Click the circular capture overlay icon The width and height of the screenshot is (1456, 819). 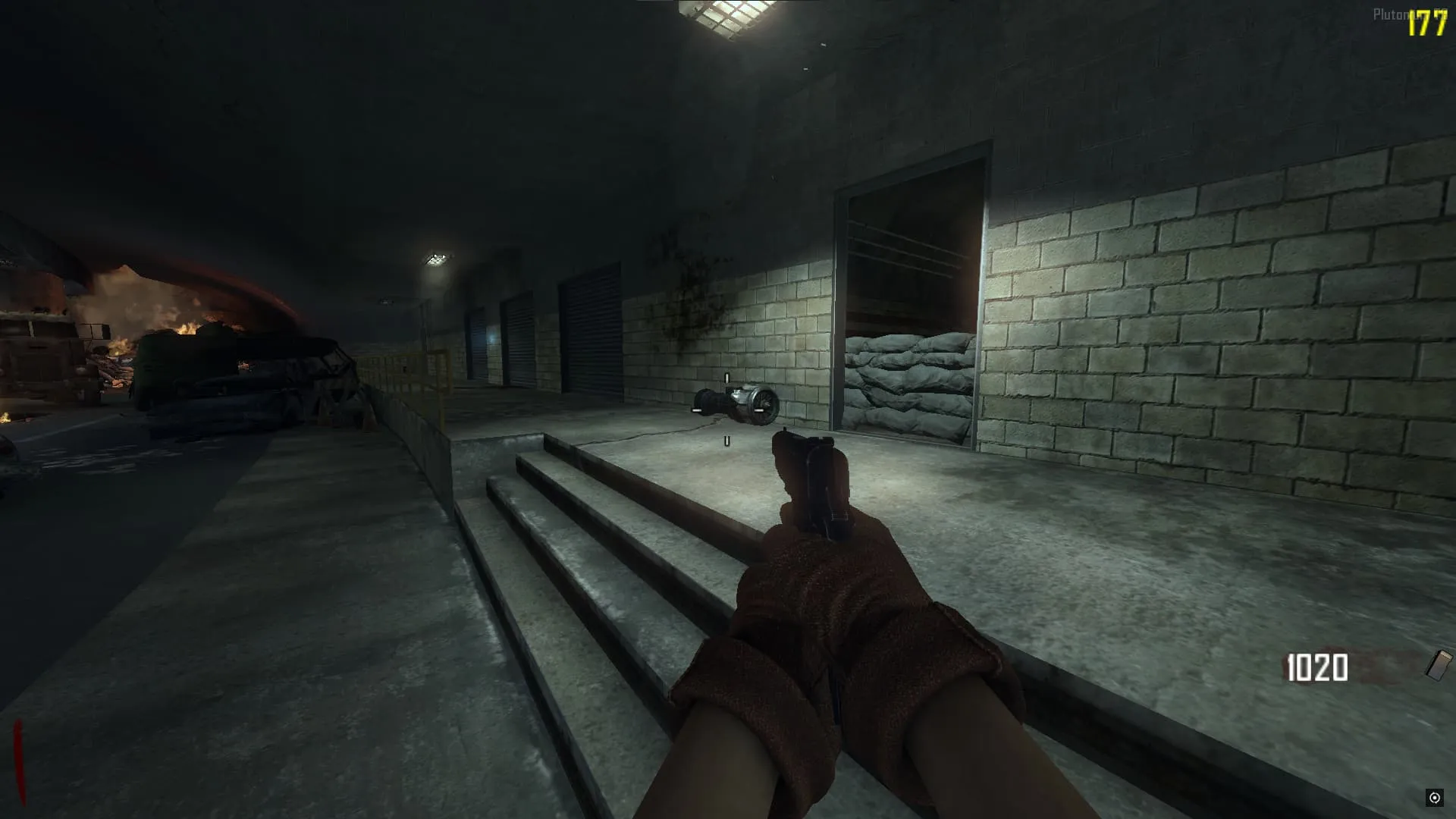[x=1434, y=797]
